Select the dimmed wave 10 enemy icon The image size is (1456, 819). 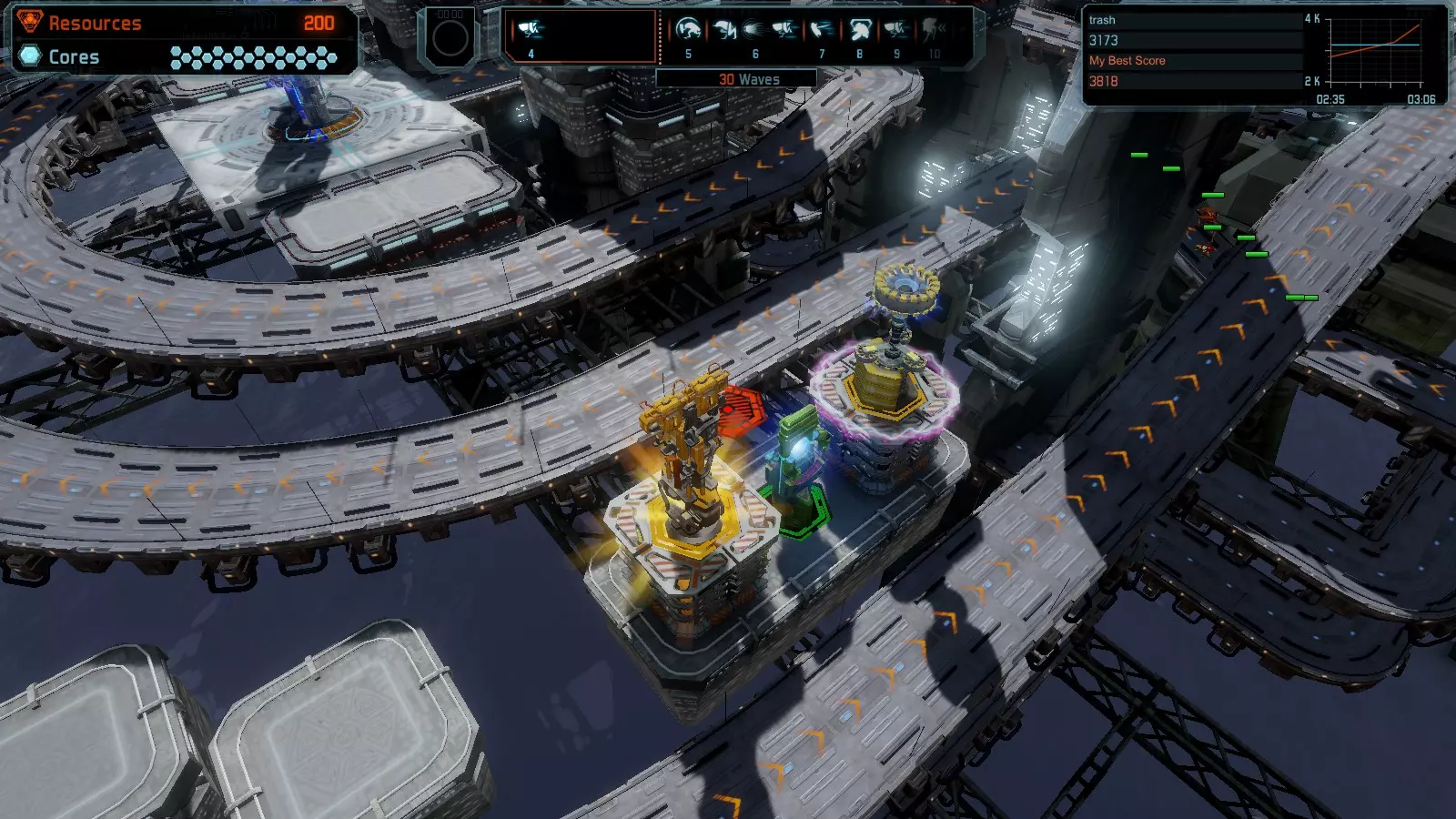(934, 31)
